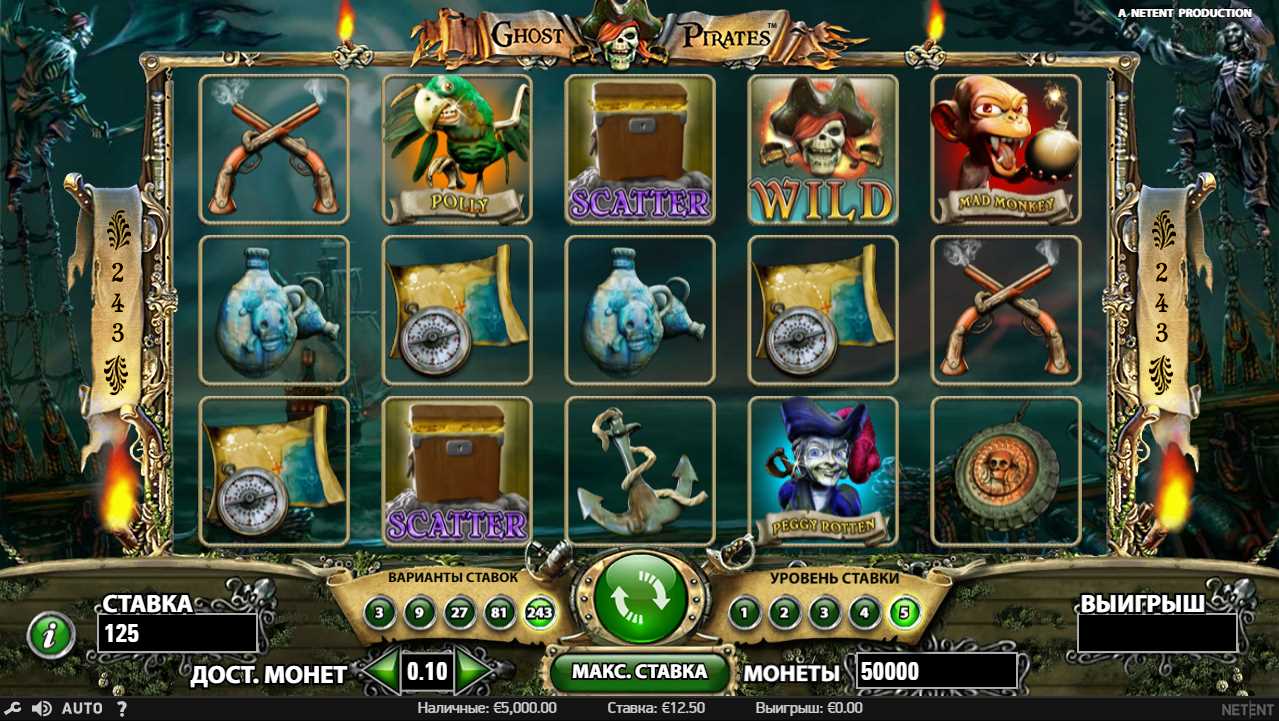Image resolution: width=1279 pixels, height=721 pixels.
Task: Choose 27 bet ways option
Action: (457, 611)
